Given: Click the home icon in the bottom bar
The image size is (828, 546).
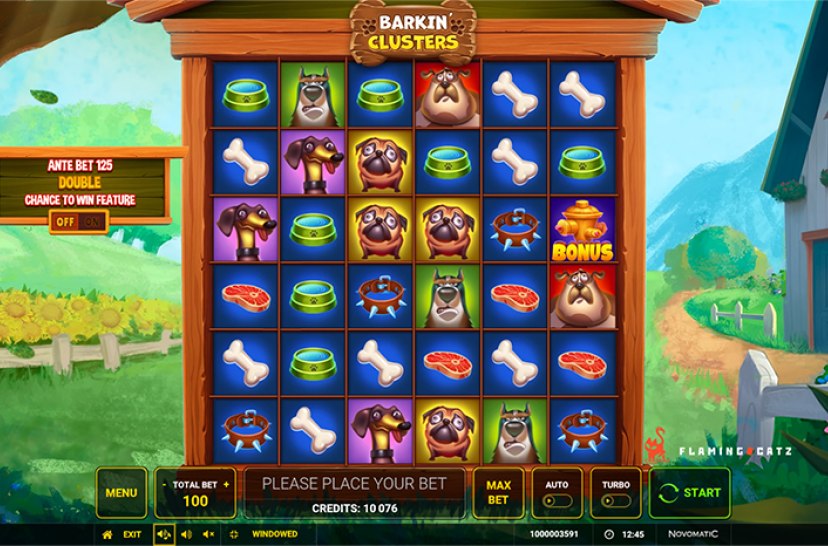Looking at the screenshot, I should (x=107, y=535).
